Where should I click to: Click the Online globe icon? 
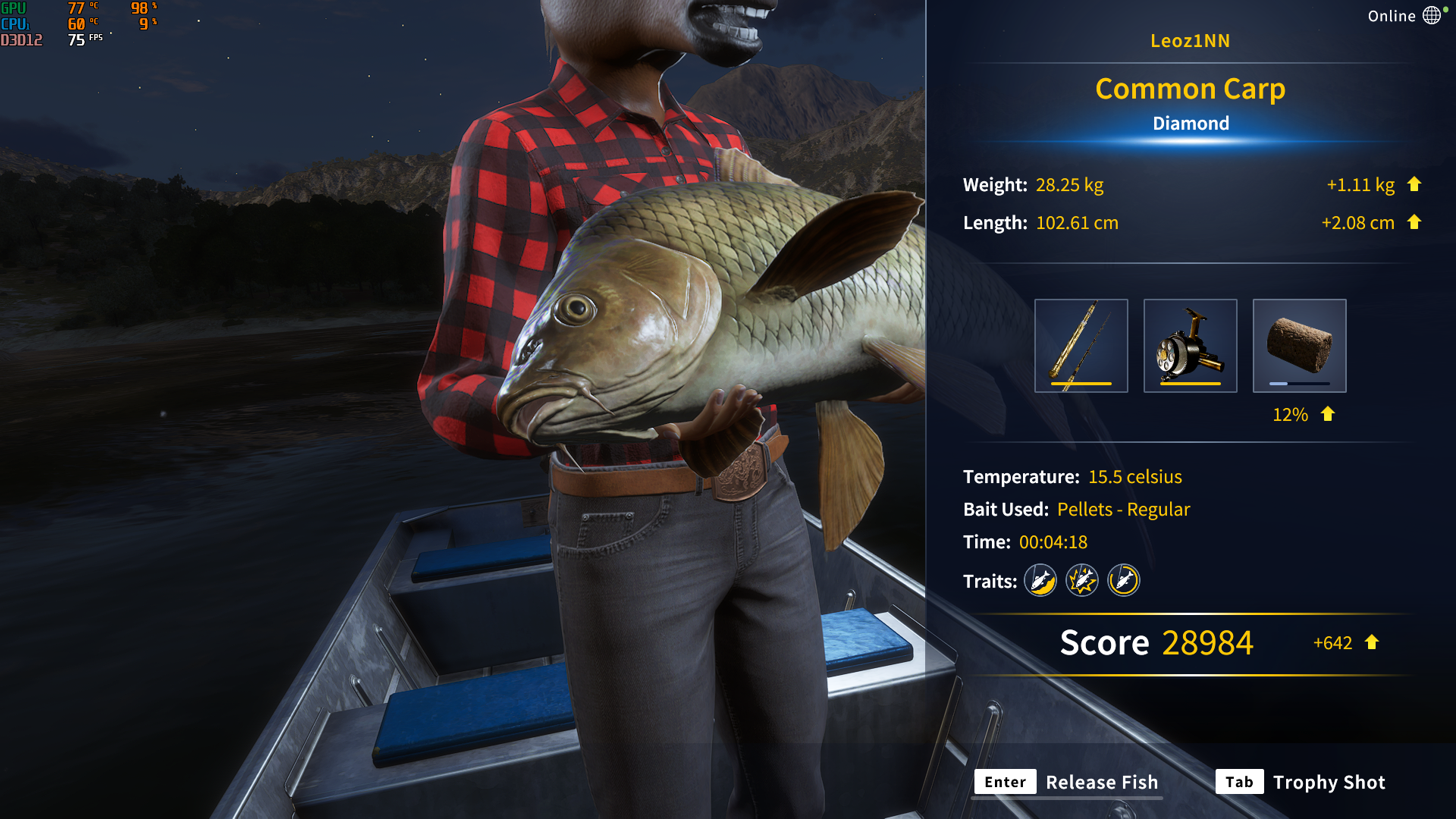click(1432, 15)
